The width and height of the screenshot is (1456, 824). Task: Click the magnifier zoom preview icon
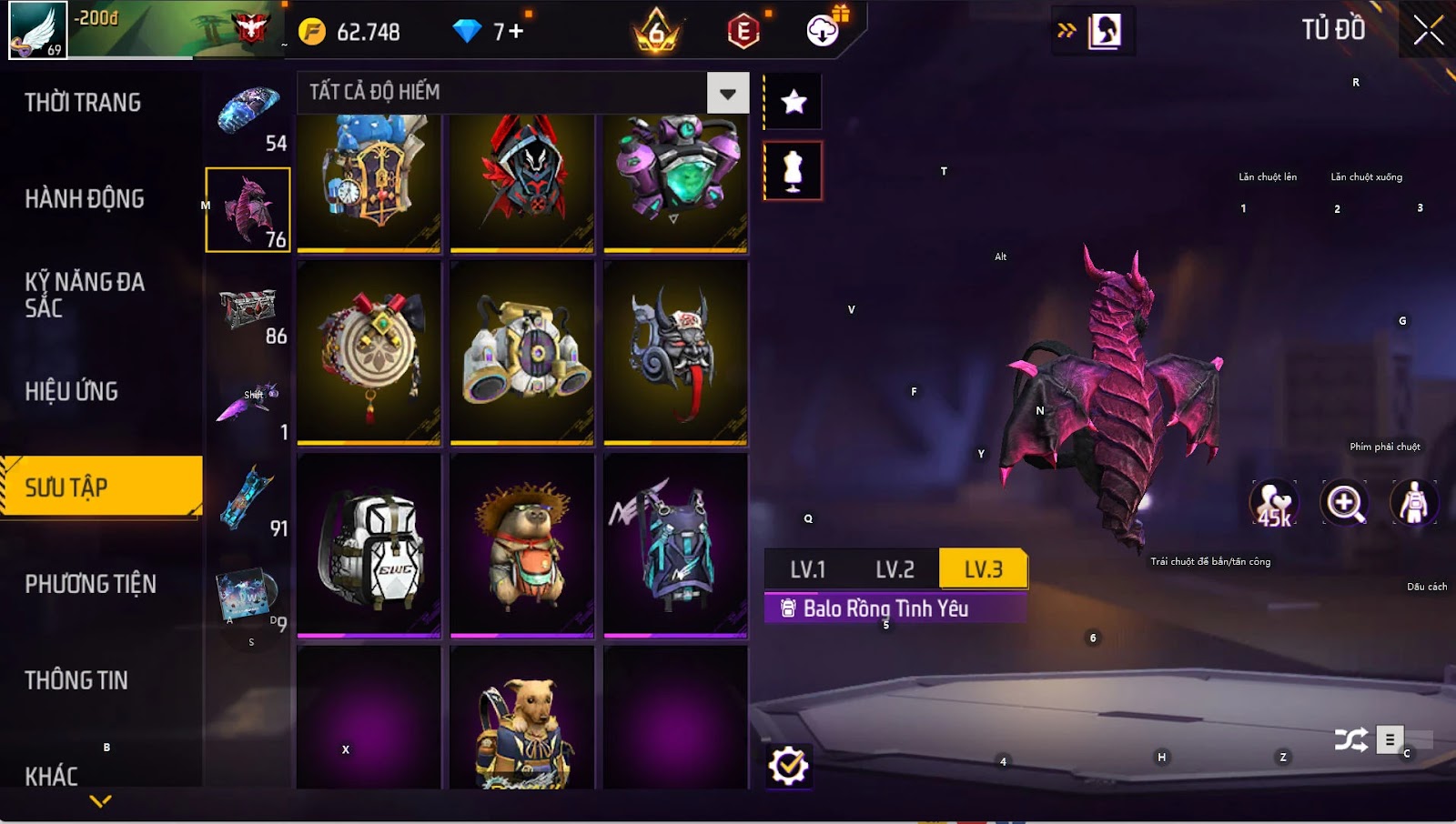point(1344,503)
